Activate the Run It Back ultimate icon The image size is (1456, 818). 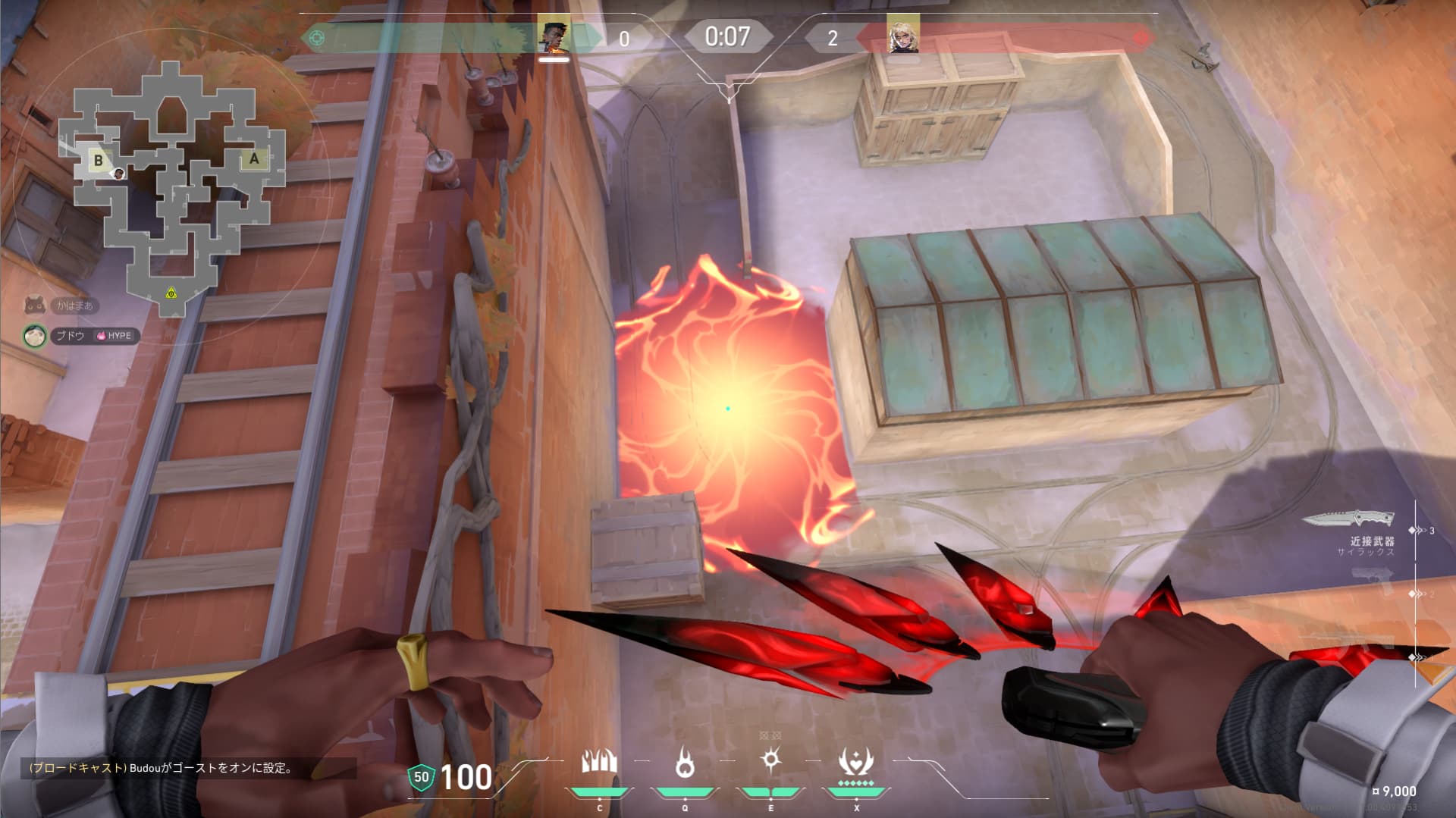click(856, 763)
